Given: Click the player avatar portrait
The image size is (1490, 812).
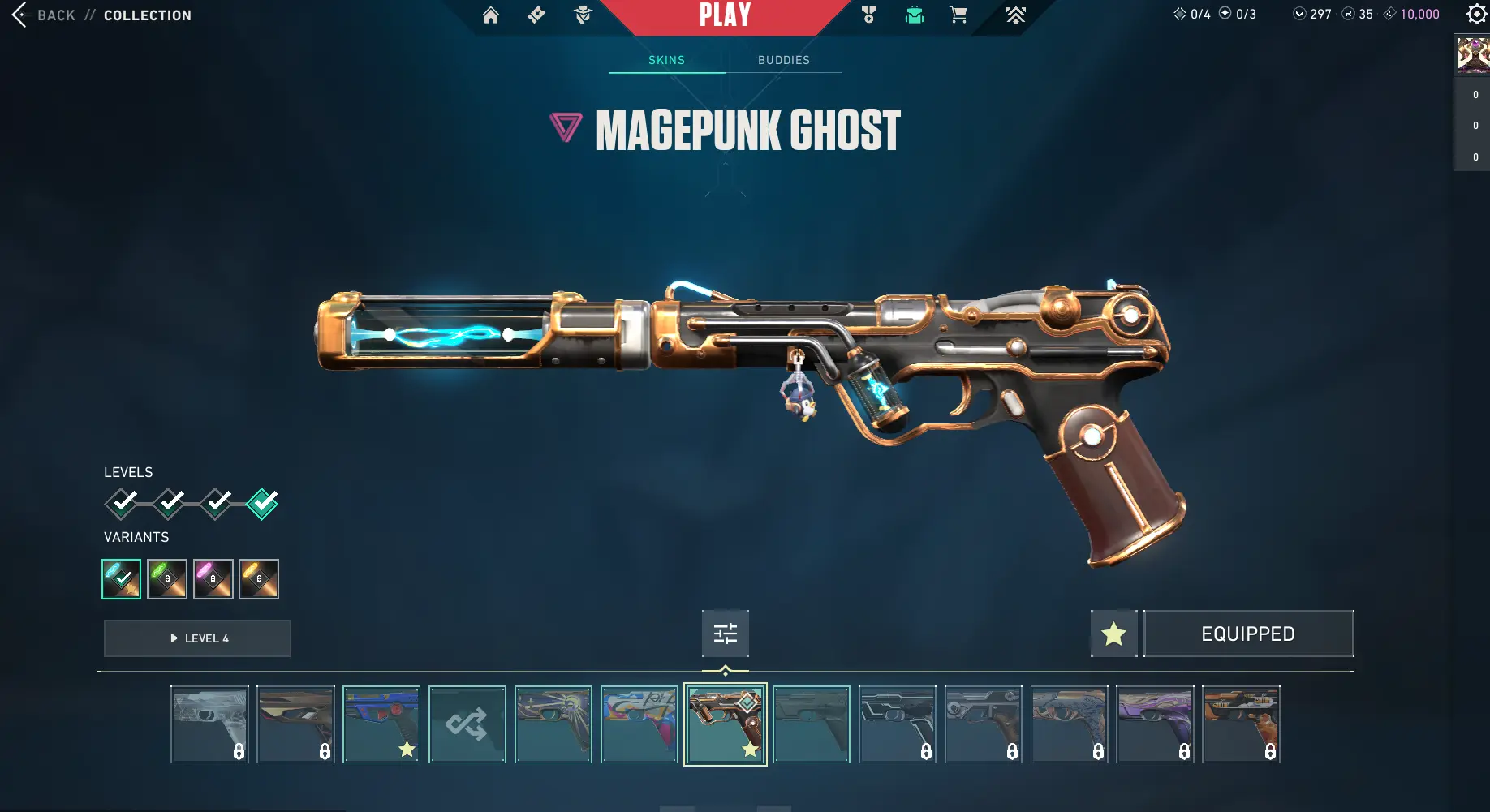Looking at the screenshot, I should pos(1473,55).
